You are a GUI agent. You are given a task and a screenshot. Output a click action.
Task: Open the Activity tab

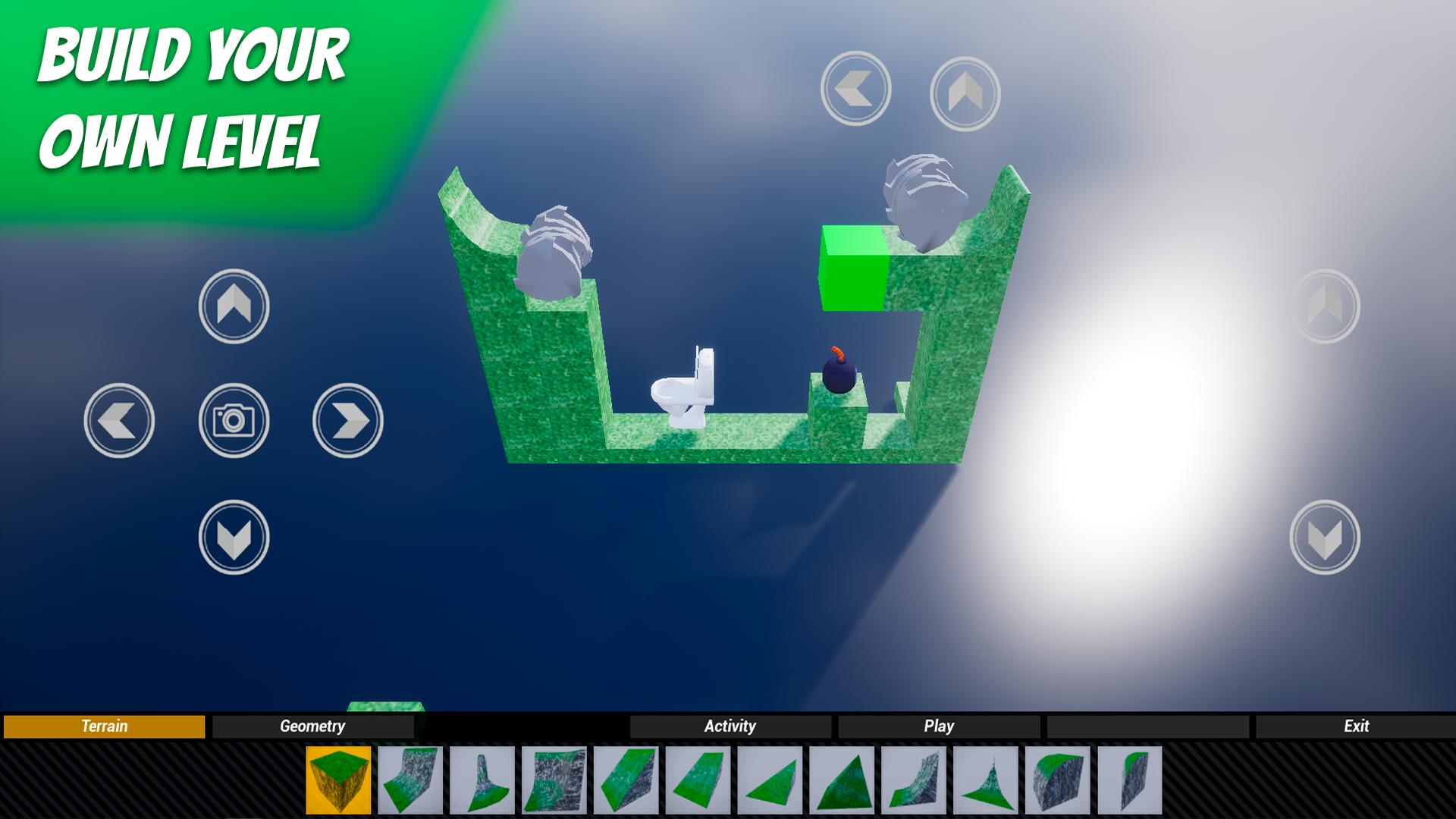click(730, 726)
